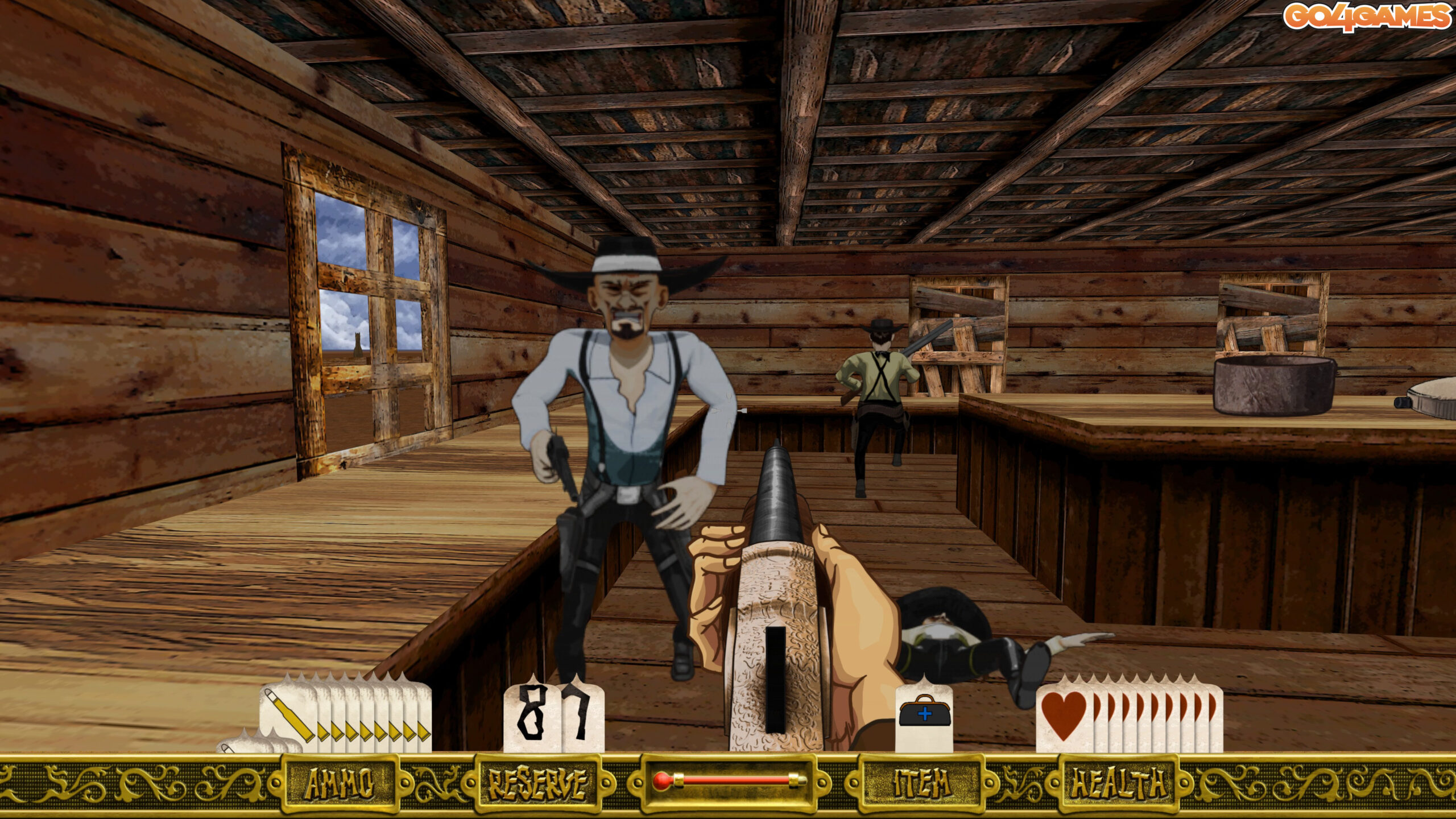Click the GO4GAMES watermark logo

pyautogui.click(x=1366, y=16)
